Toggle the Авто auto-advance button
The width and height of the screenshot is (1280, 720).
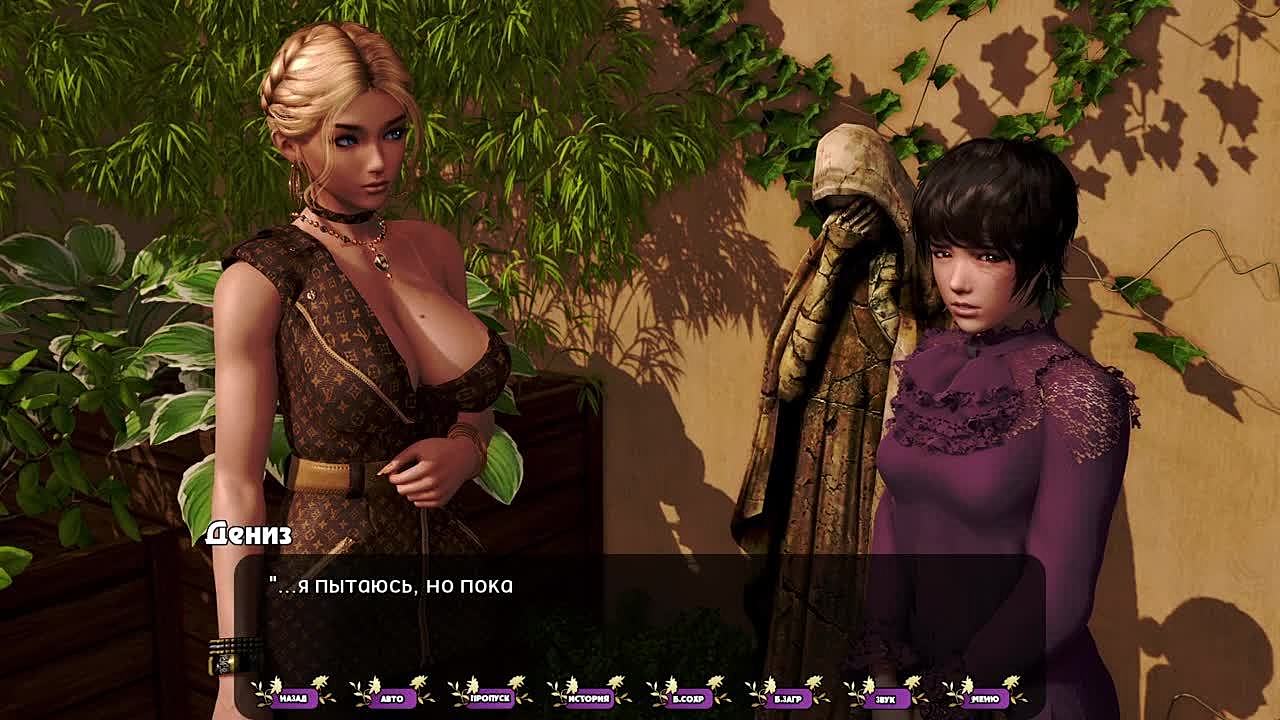coord(392,697)
